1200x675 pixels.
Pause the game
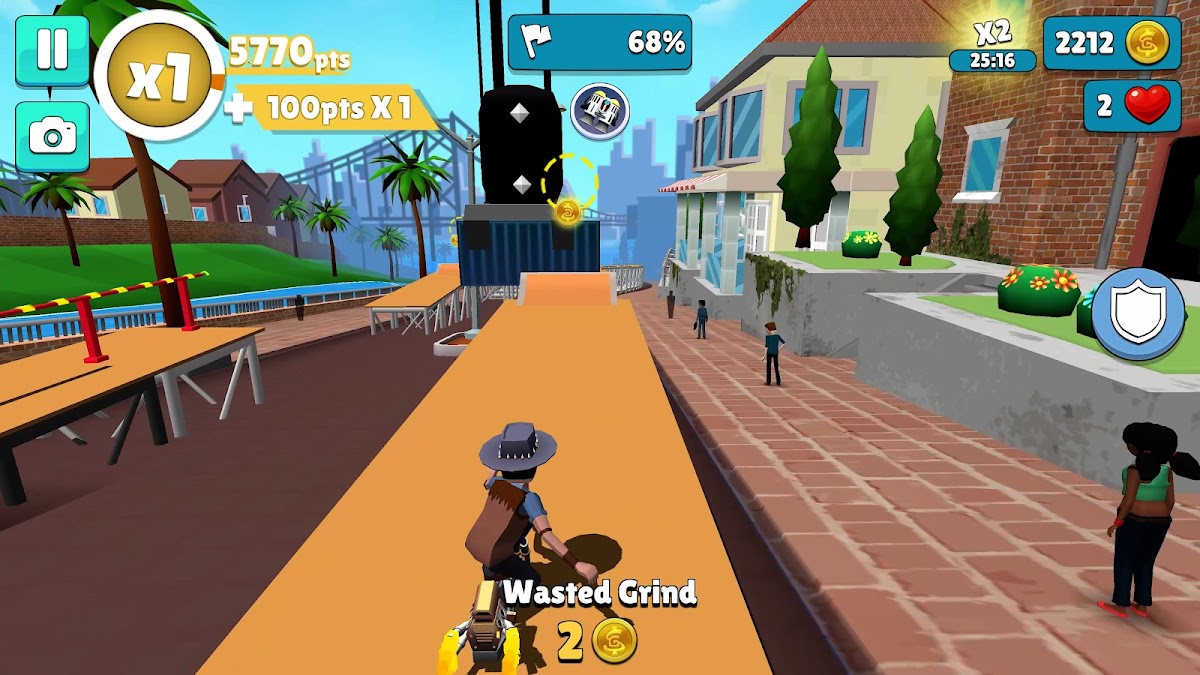[x=51, y=50]
